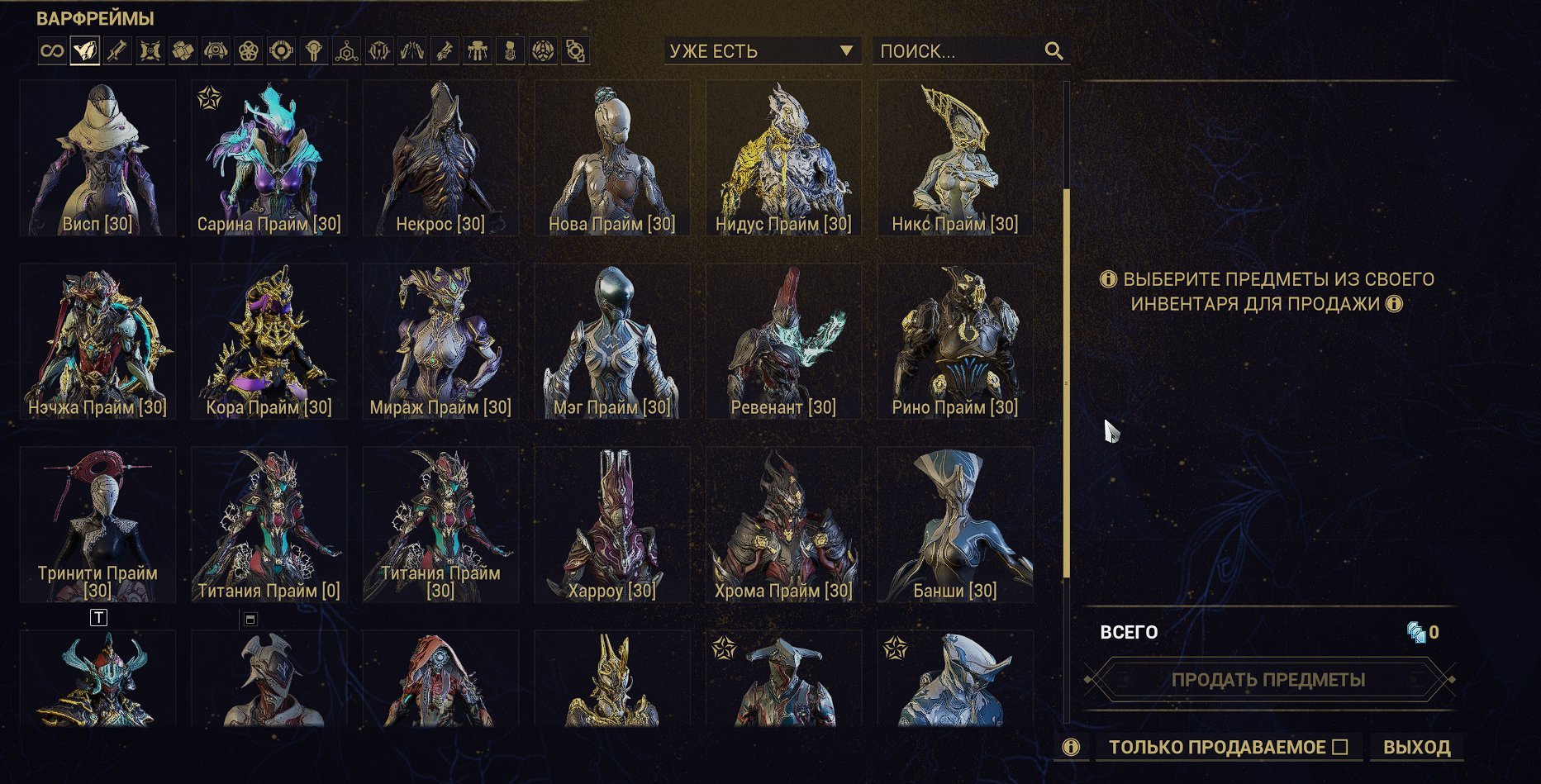Image resolution: width=1541 pixels, height=784 pixels.
Task: Select the unranked Титания Прайм [0]
Action: [x=269, y=525]
